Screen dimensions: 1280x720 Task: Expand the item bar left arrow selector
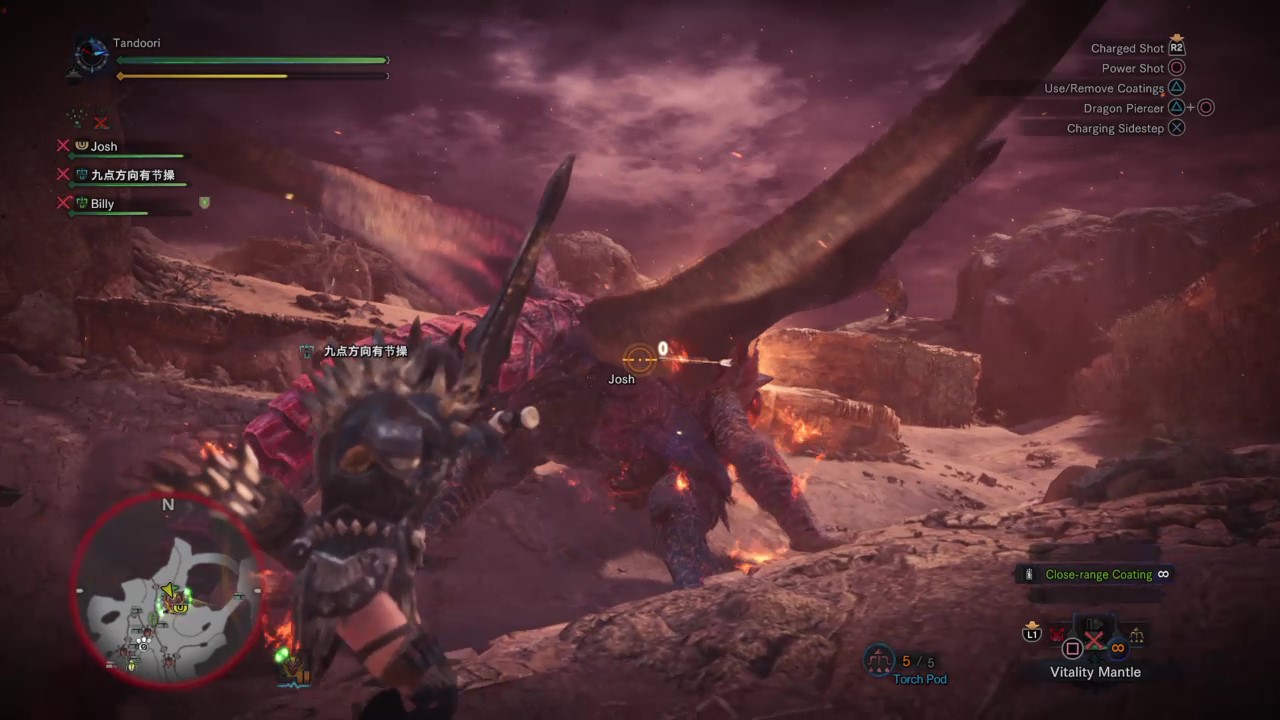pyautogui.click(x=1057, y=634)
